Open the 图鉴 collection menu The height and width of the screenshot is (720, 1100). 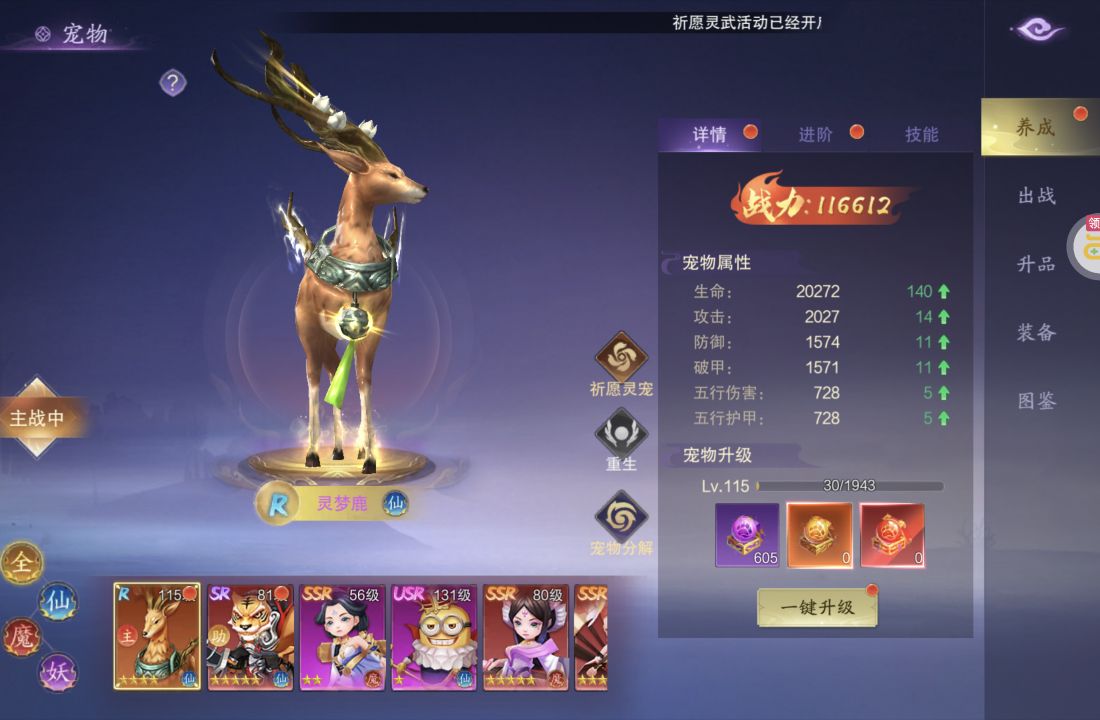[x=1037, y=401]
